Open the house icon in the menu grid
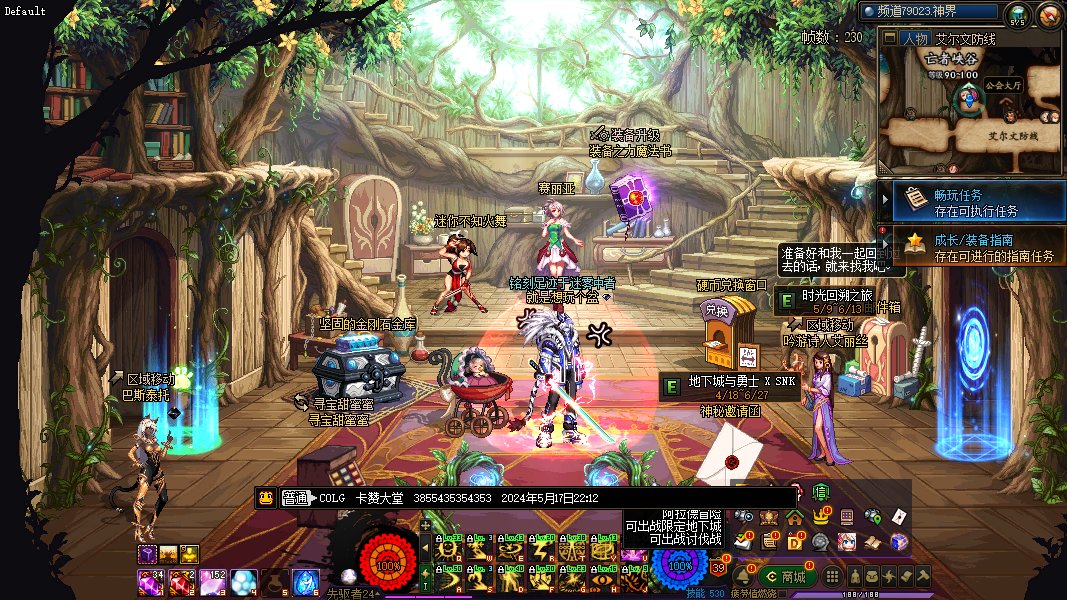This screenshot has width=1067, height=600. pyautogui.click(x=794, y=517)
